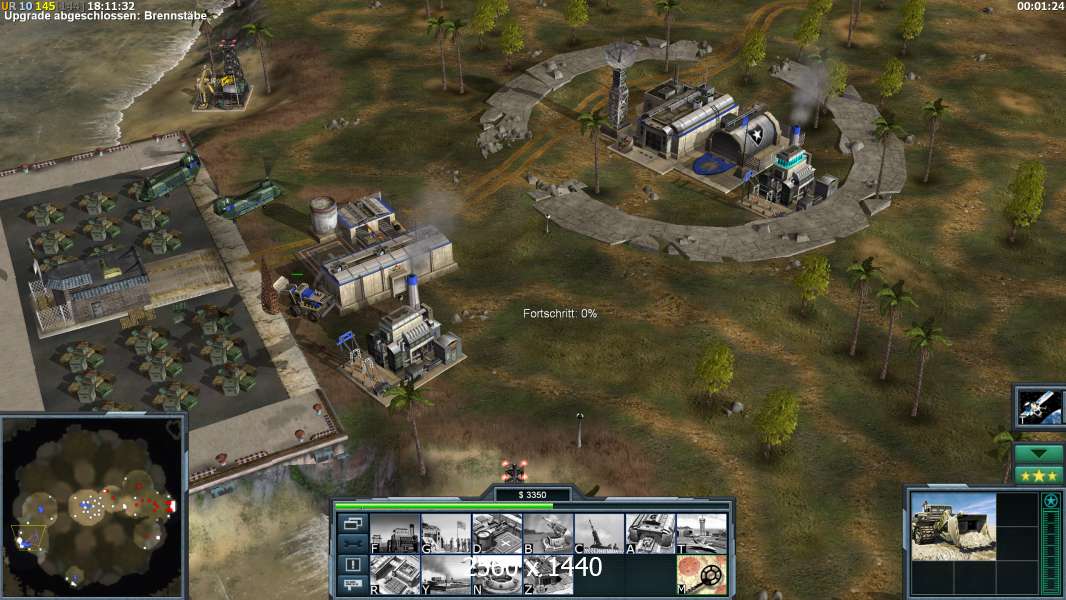
Task: Build the Patriot missile battery marked B
Action: click(x=548, y=533)
